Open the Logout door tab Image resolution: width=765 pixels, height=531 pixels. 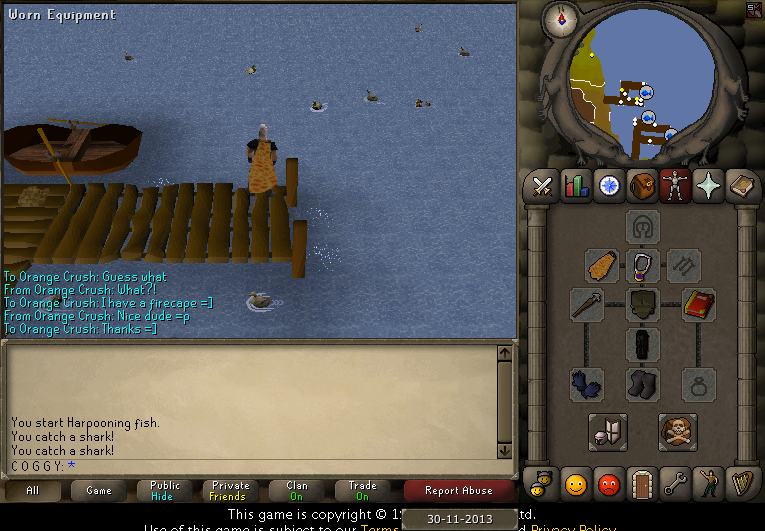click(x=642, y=484)
